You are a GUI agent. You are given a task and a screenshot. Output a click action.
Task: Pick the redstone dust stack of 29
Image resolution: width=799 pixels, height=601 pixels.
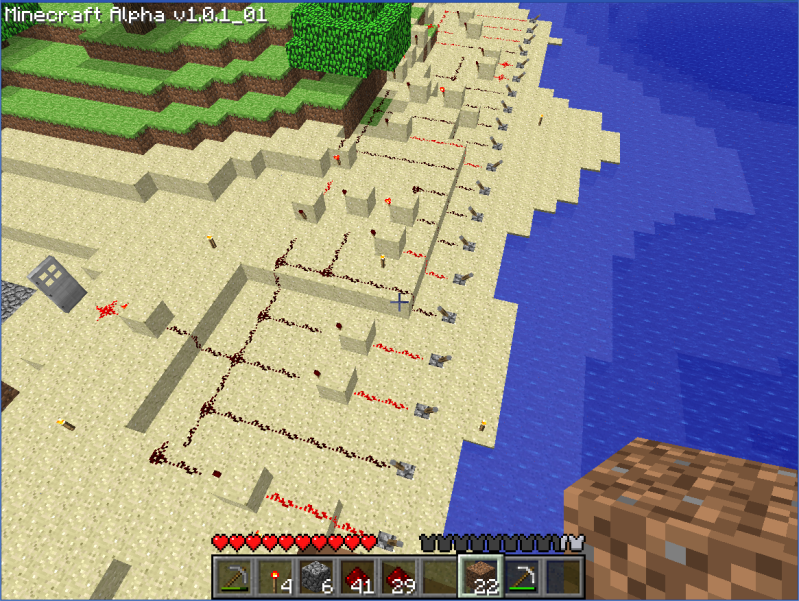click(x=397, y=577)
